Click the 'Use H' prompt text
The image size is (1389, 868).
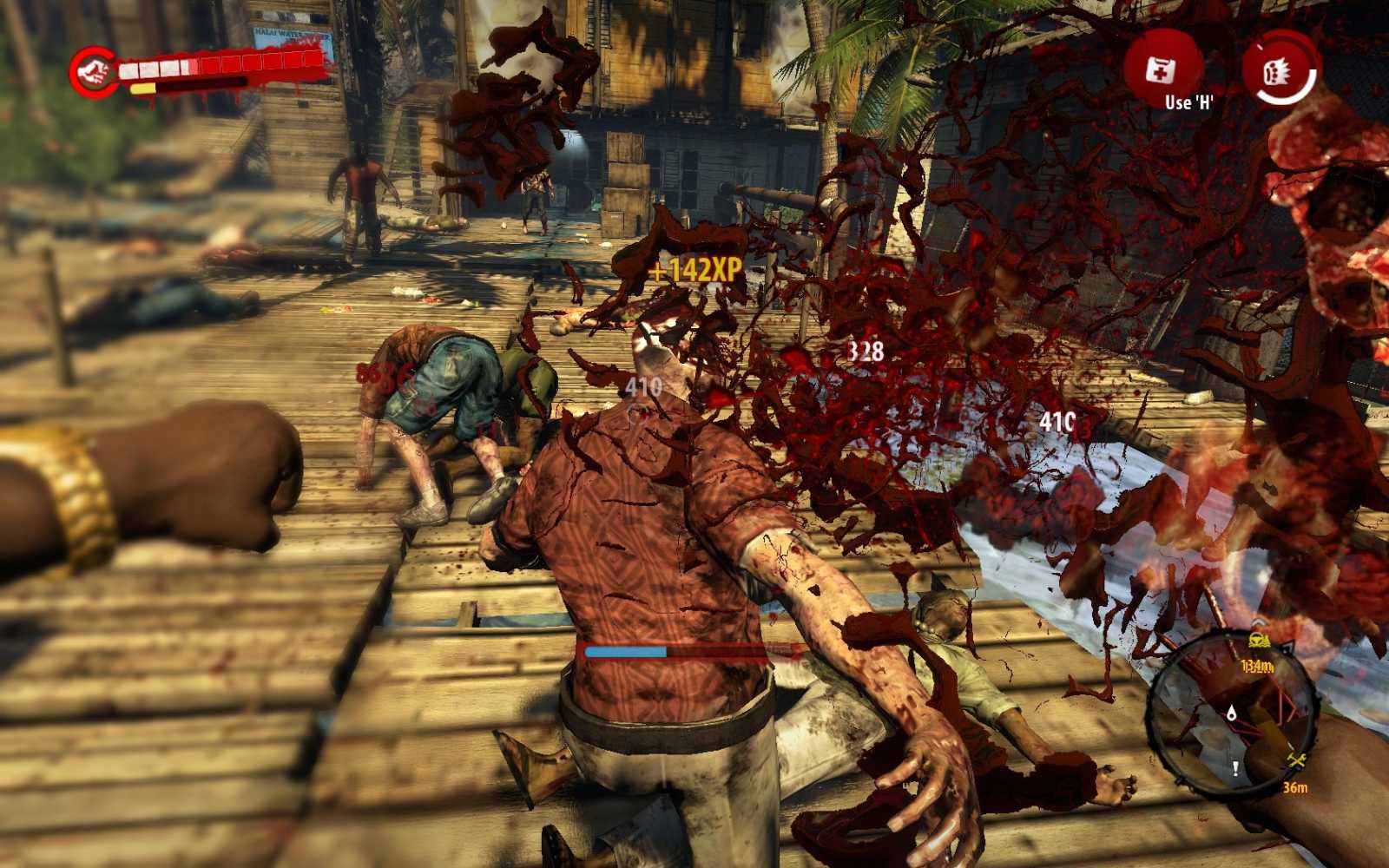coord(1188,102)
